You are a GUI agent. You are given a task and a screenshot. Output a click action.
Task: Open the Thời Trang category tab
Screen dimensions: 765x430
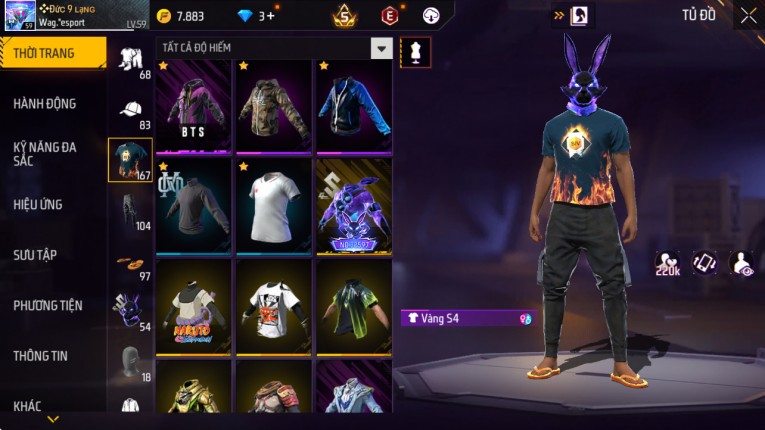tap(52, 53)
